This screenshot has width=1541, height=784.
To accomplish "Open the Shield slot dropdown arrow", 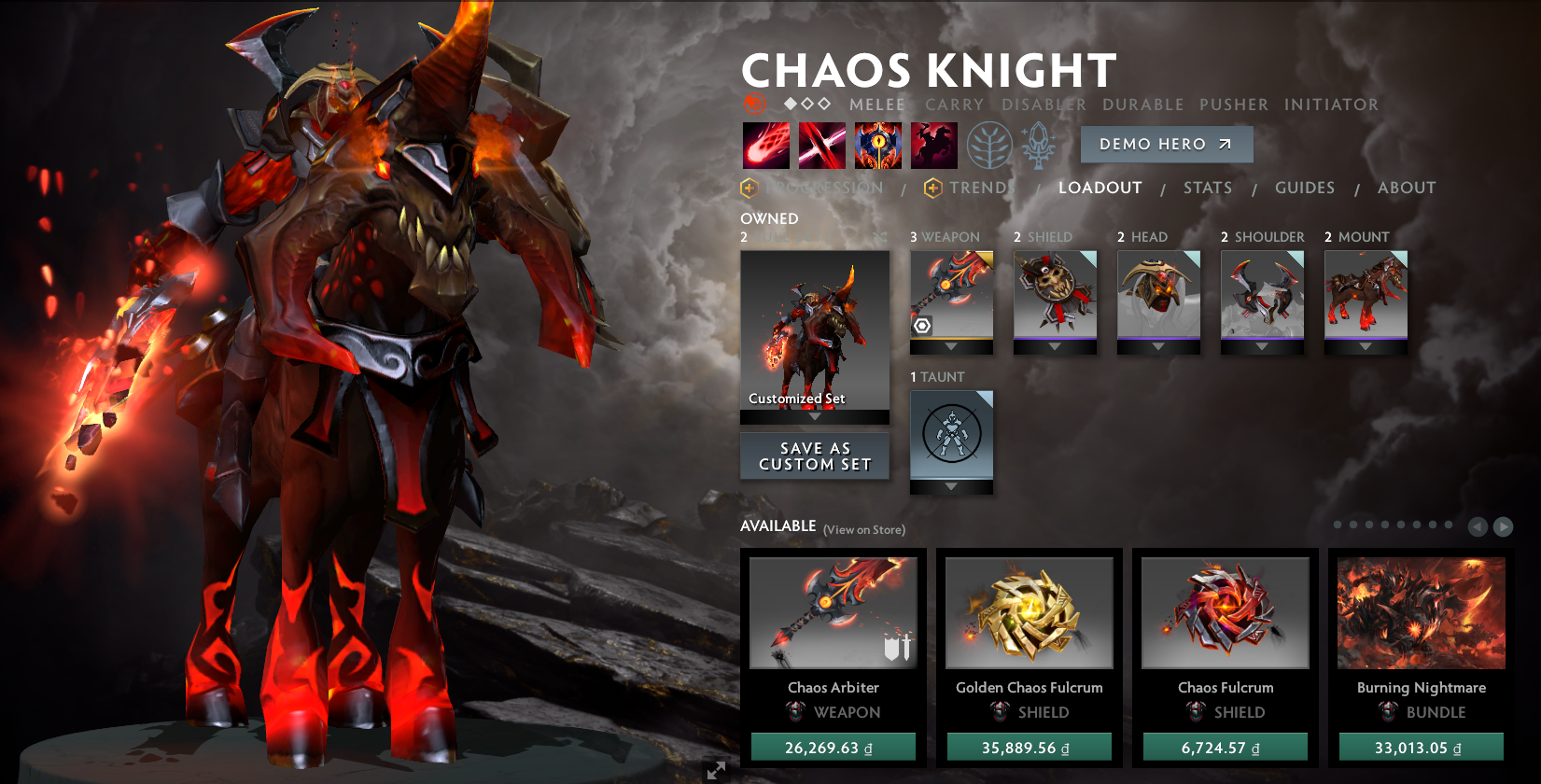I will (1055, 346).
